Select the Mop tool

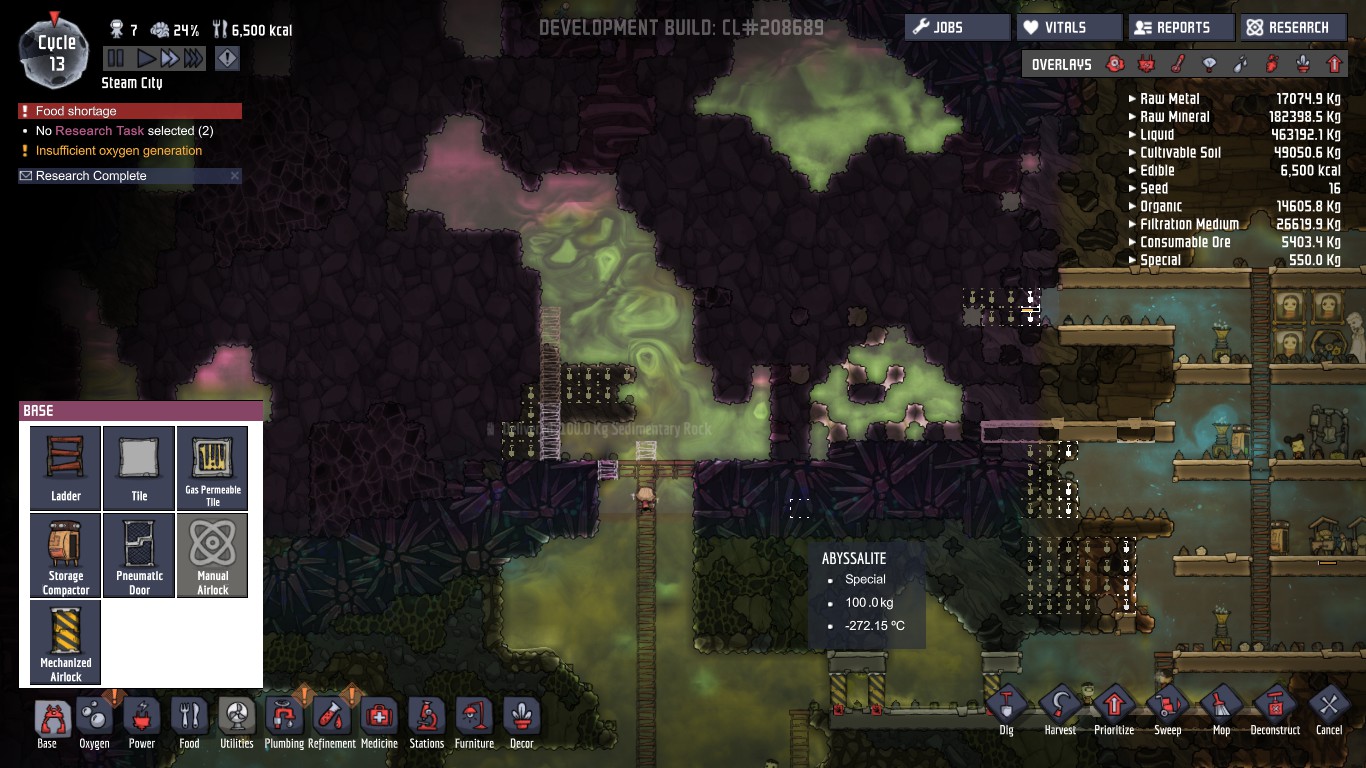pos(1221,710)
